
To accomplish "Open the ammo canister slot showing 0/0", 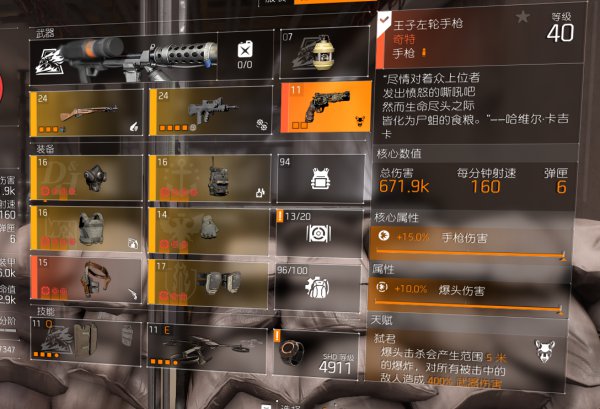I will [x=245, y=56].
